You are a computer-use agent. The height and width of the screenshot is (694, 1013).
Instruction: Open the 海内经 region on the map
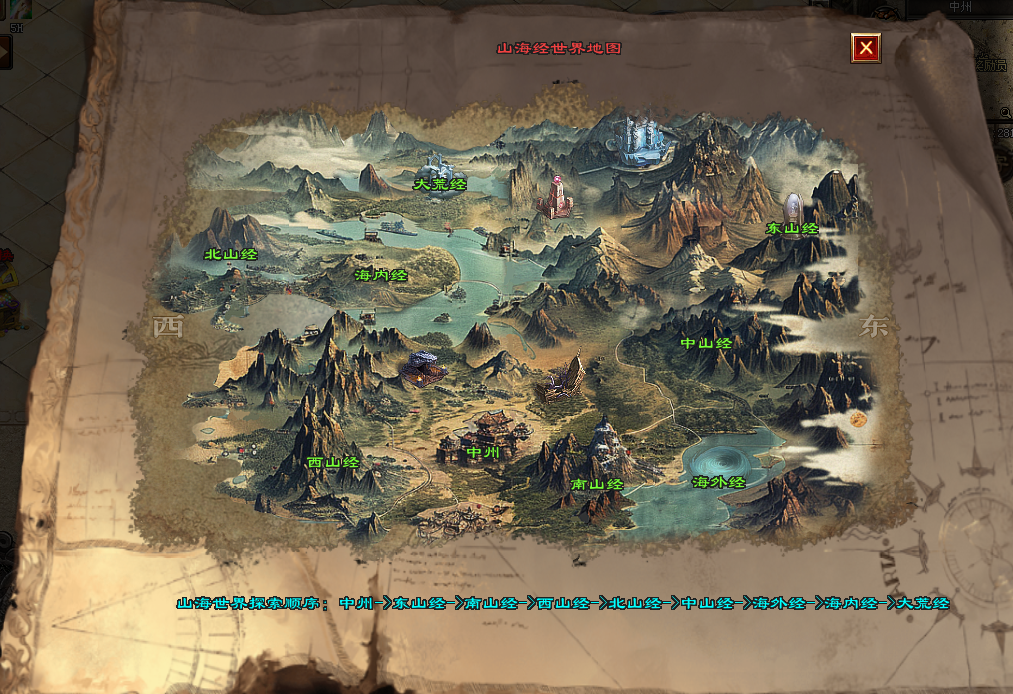(381, 274)
